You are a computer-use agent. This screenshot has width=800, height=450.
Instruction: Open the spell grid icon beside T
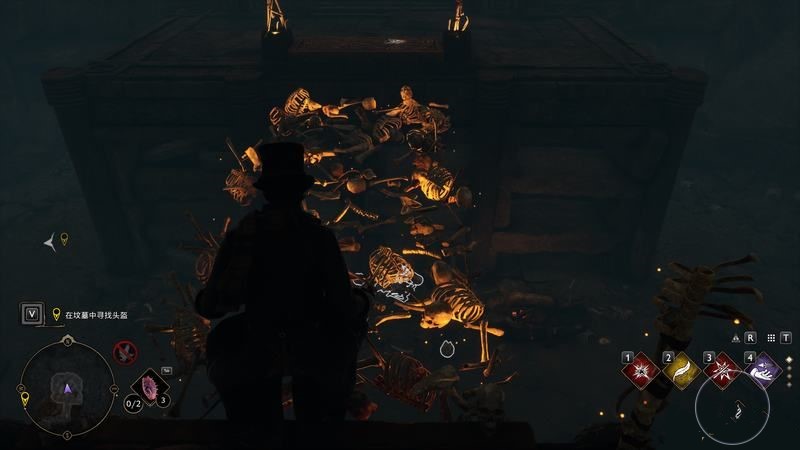[x=774, y=338]
